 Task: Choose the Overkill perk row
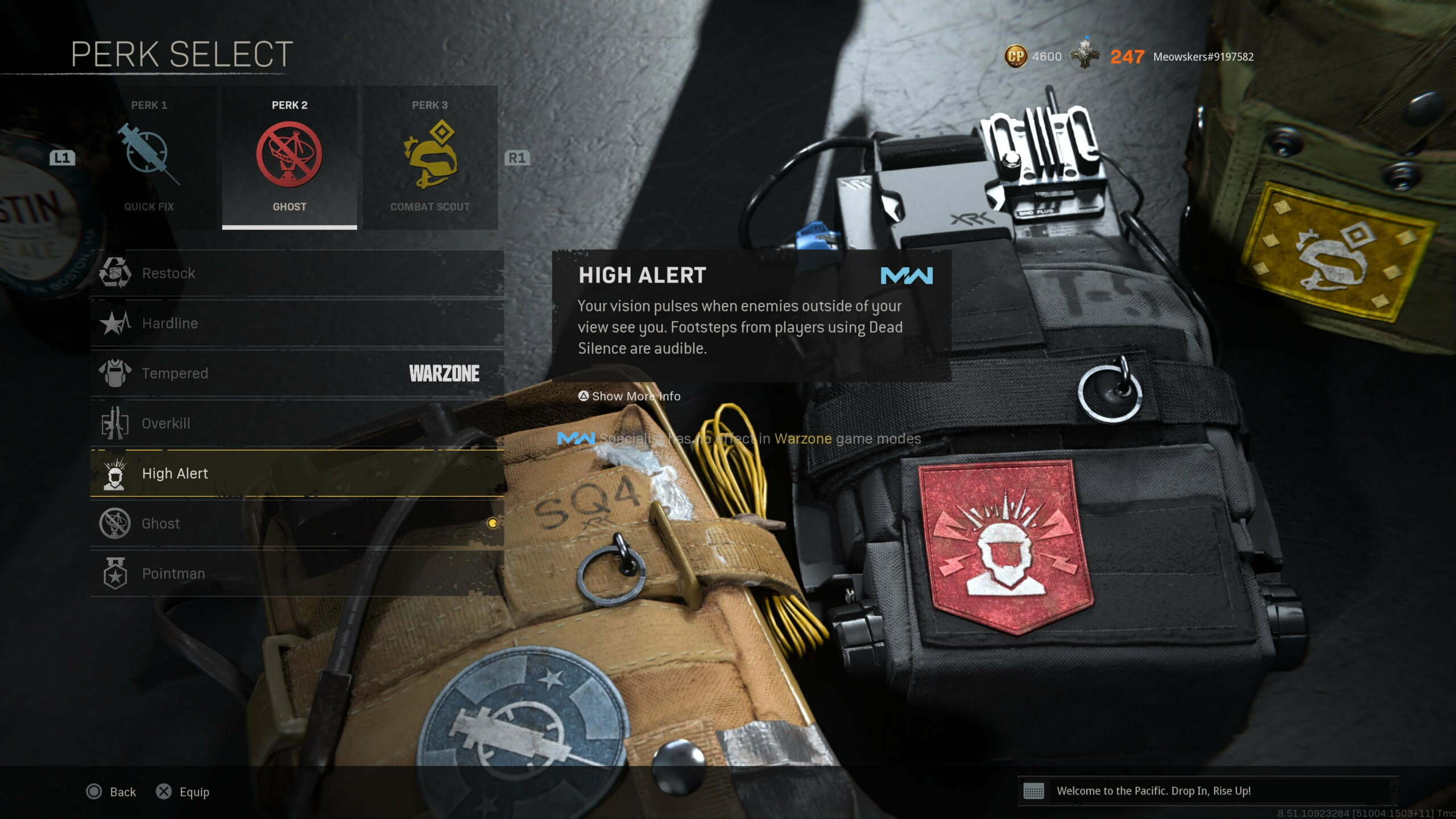click(x=297, y=424)
